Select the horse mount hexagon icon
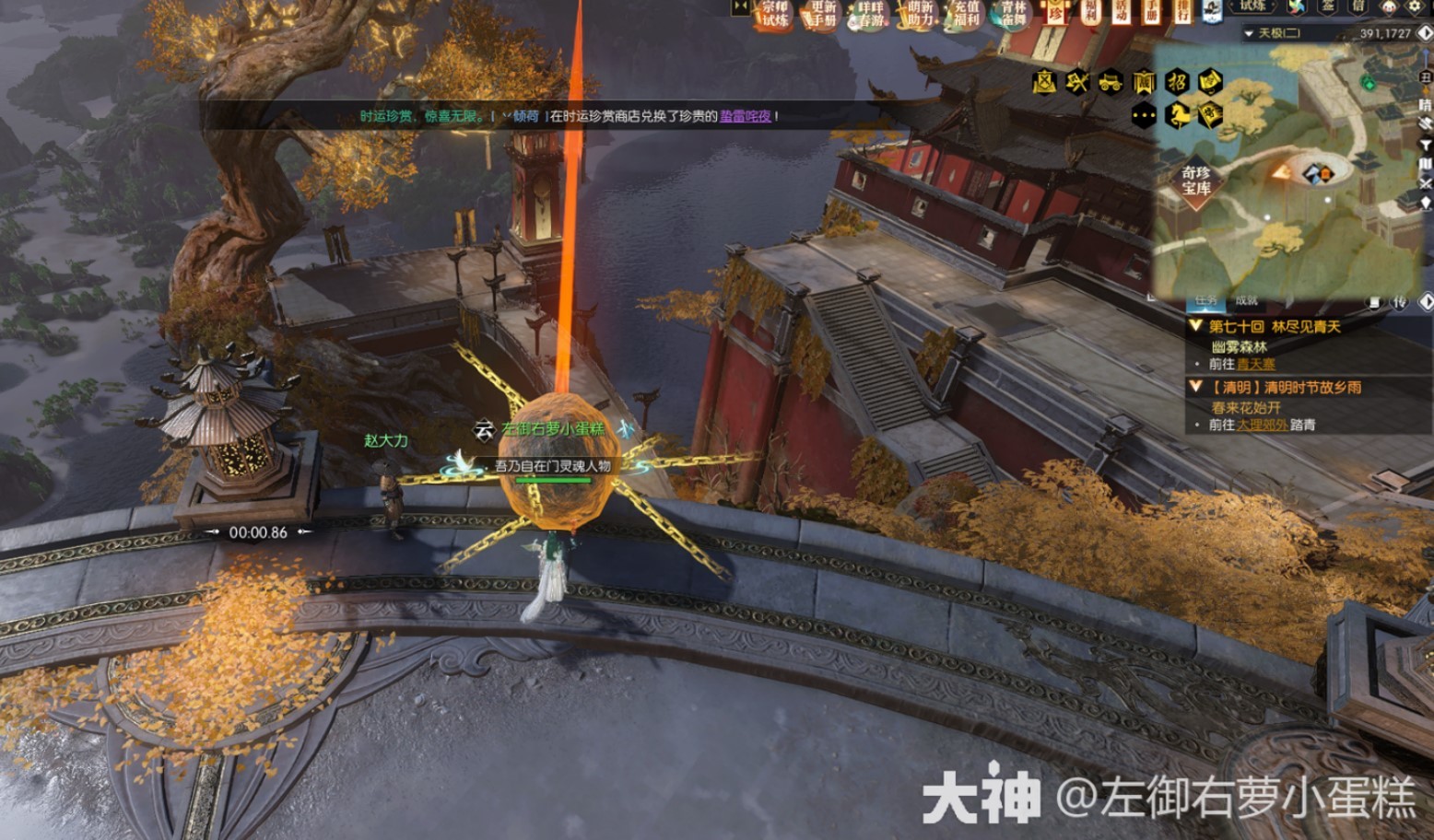The height and width of the screenshot is (840, 1434). pyautogui.click(x=1178, y=116)
